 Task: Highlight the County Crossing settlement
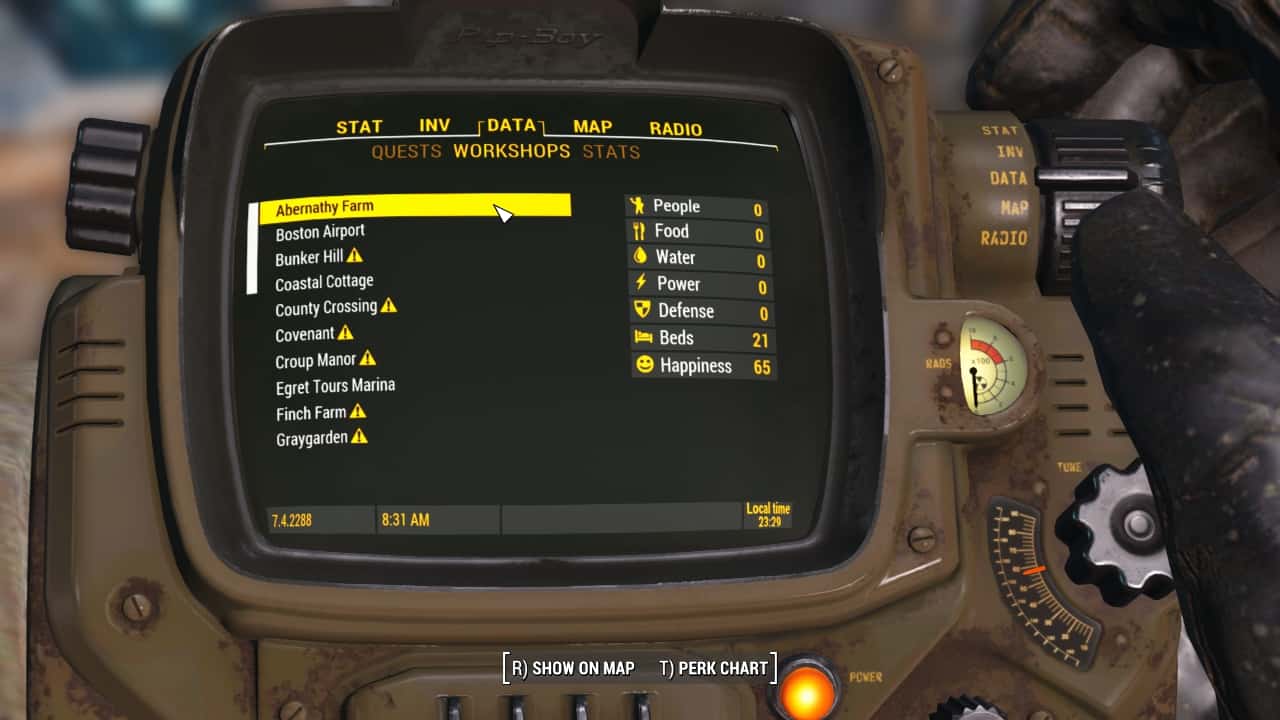pyautogui.click(x=326, y=308)
